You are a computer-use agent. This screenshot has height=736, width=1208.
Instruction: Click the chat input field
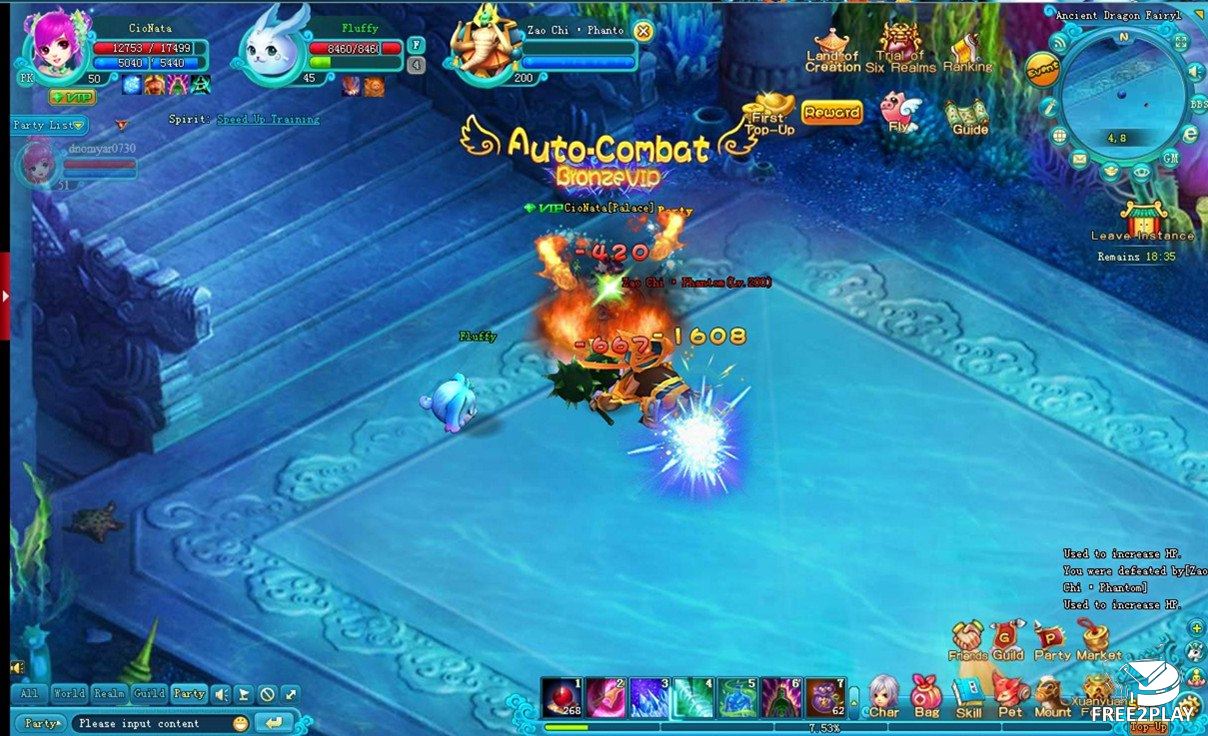pyautogui.click(x=150, y=723)
